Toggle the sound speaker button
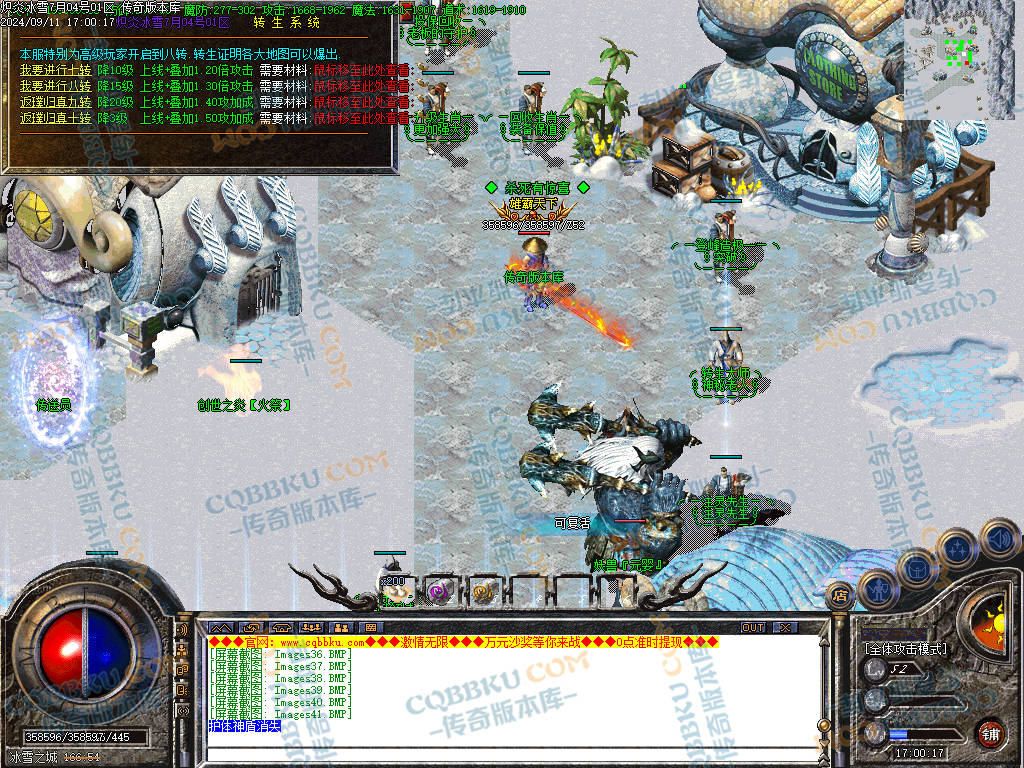This screenshot has height=768, width=1024. coord(998,538)
